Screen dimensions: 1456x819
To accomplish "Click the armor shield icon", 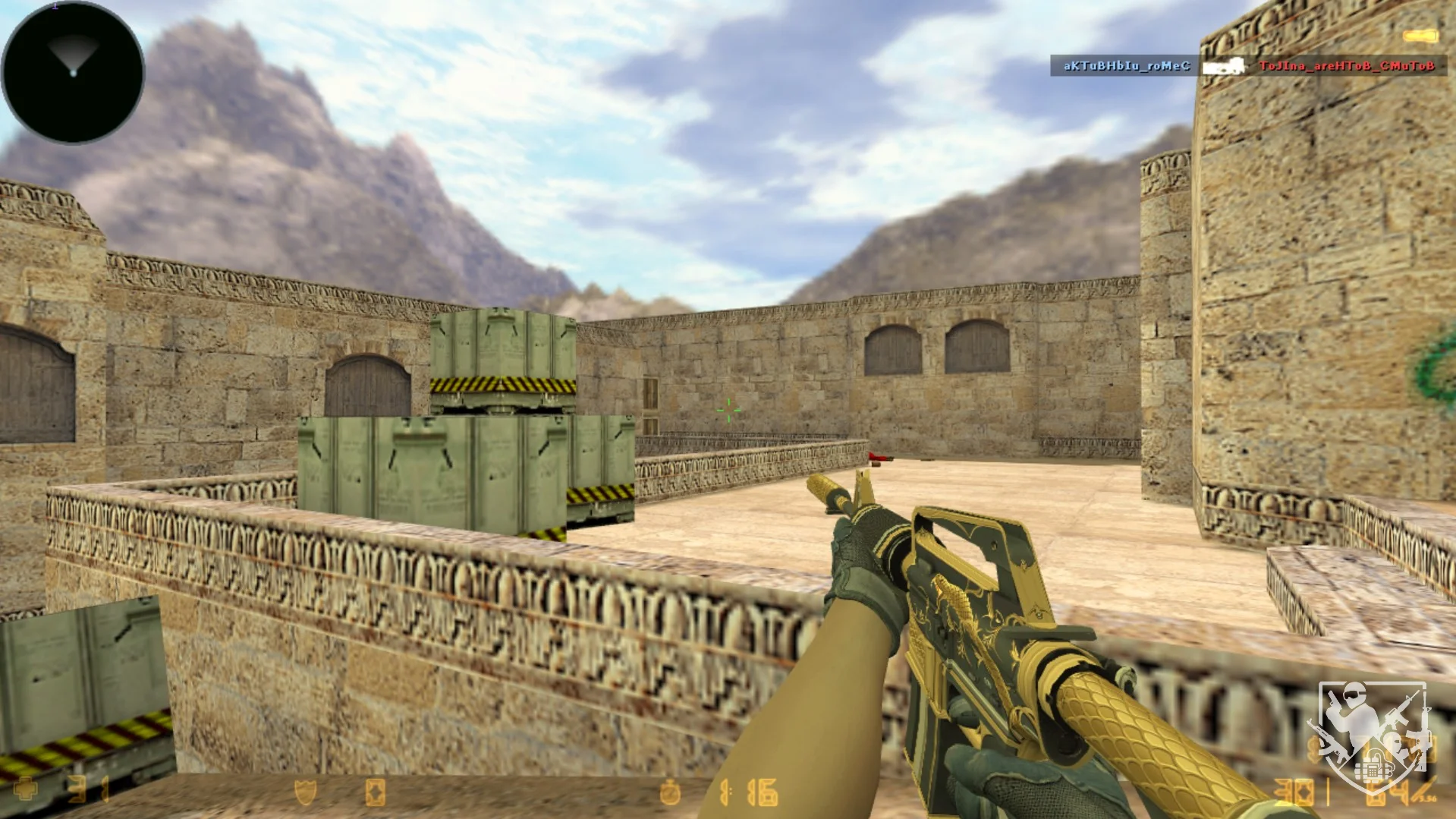I will [x=305, y=792].
